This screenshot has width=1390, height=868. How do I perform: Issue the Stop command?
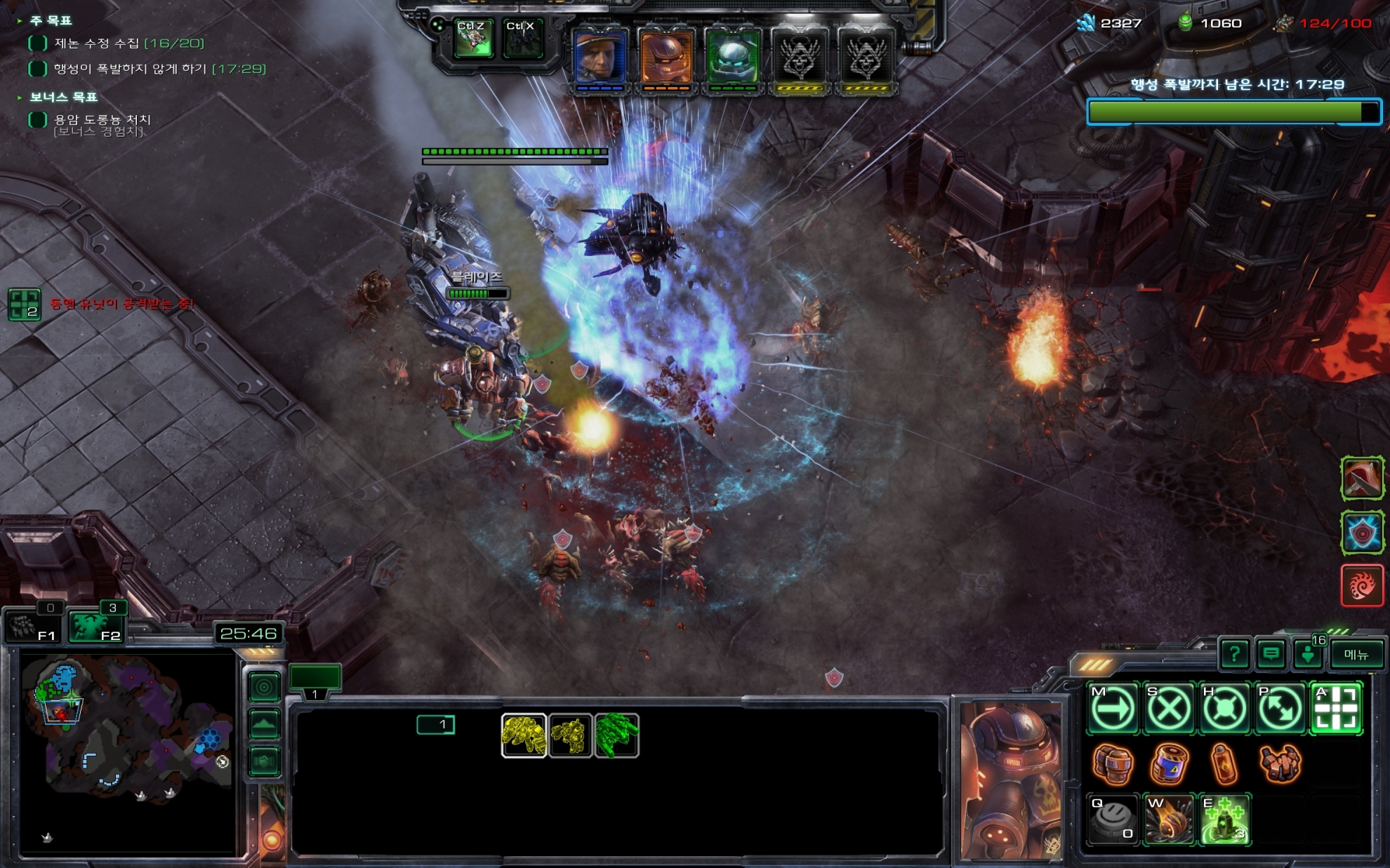tap(1168, 709)
